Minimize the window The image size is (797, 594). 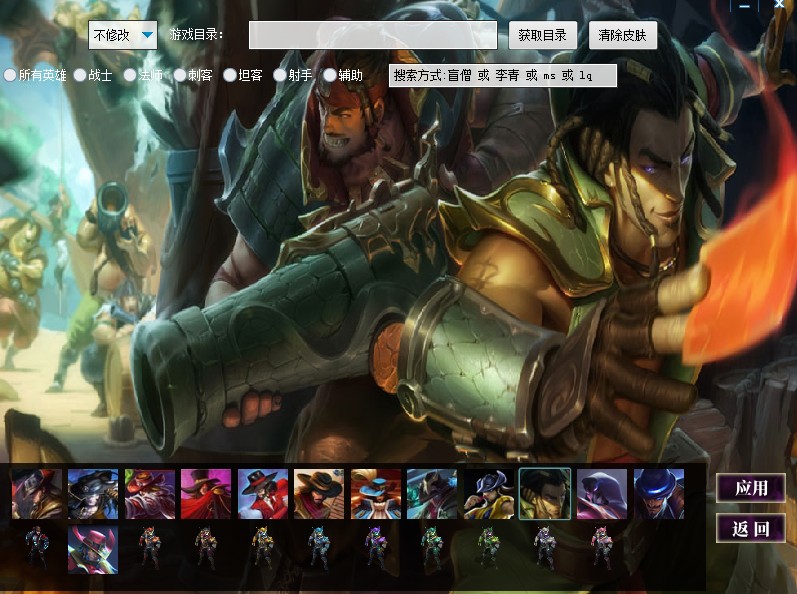[743, 5]
